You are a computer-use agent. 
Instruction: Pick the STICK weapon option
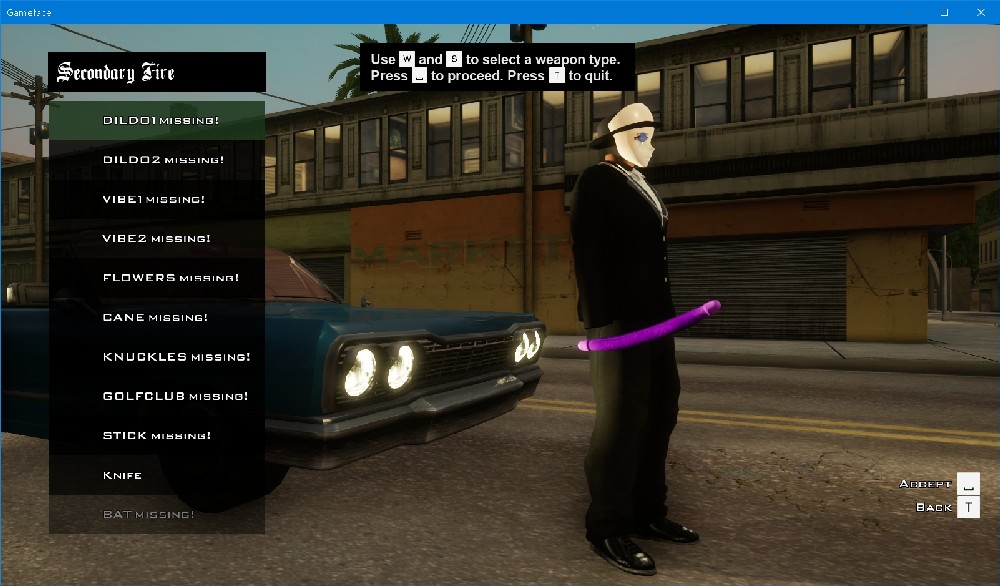tap(157, 435)
